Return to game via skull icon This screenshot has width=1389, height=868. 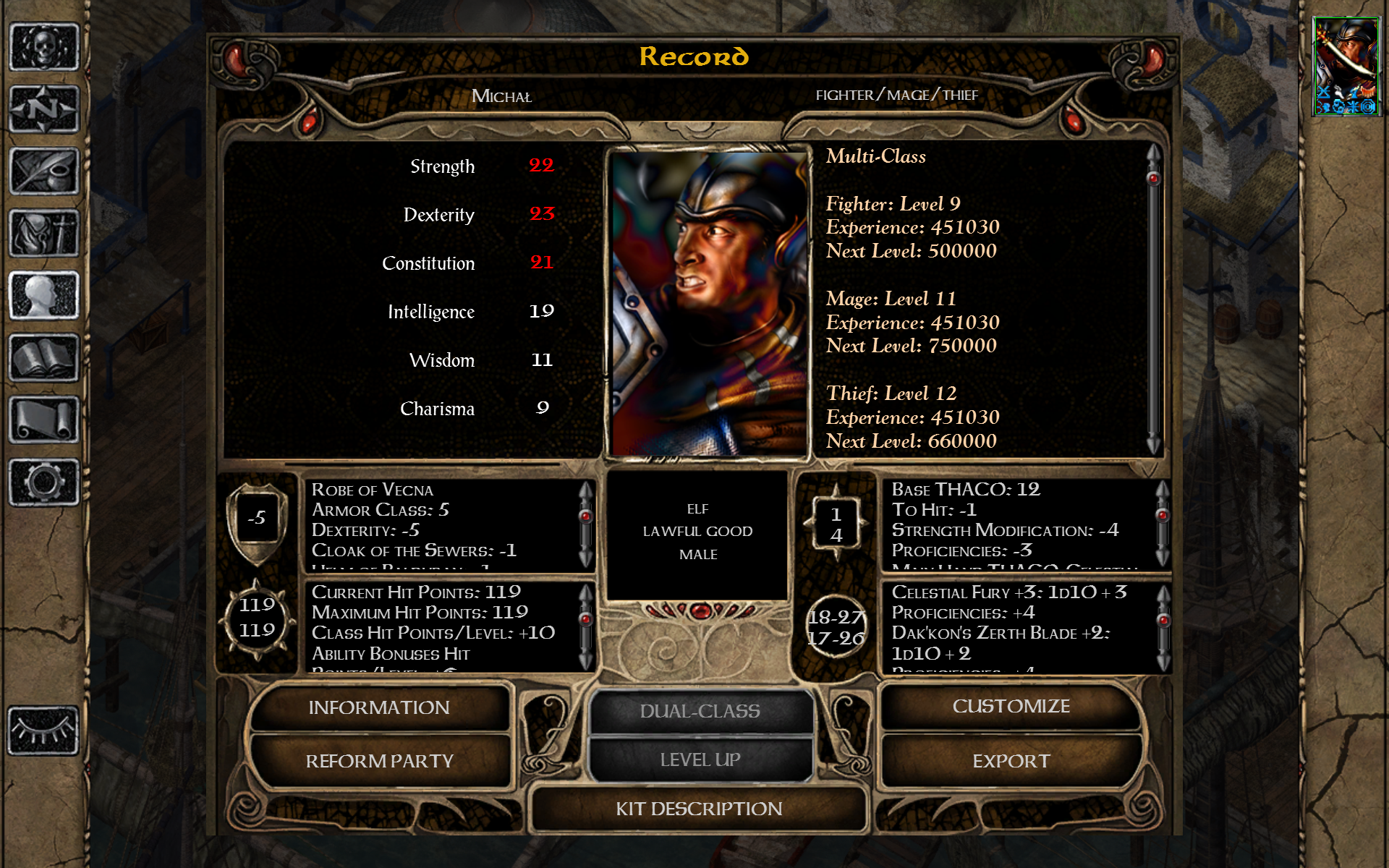coord(44,47)
